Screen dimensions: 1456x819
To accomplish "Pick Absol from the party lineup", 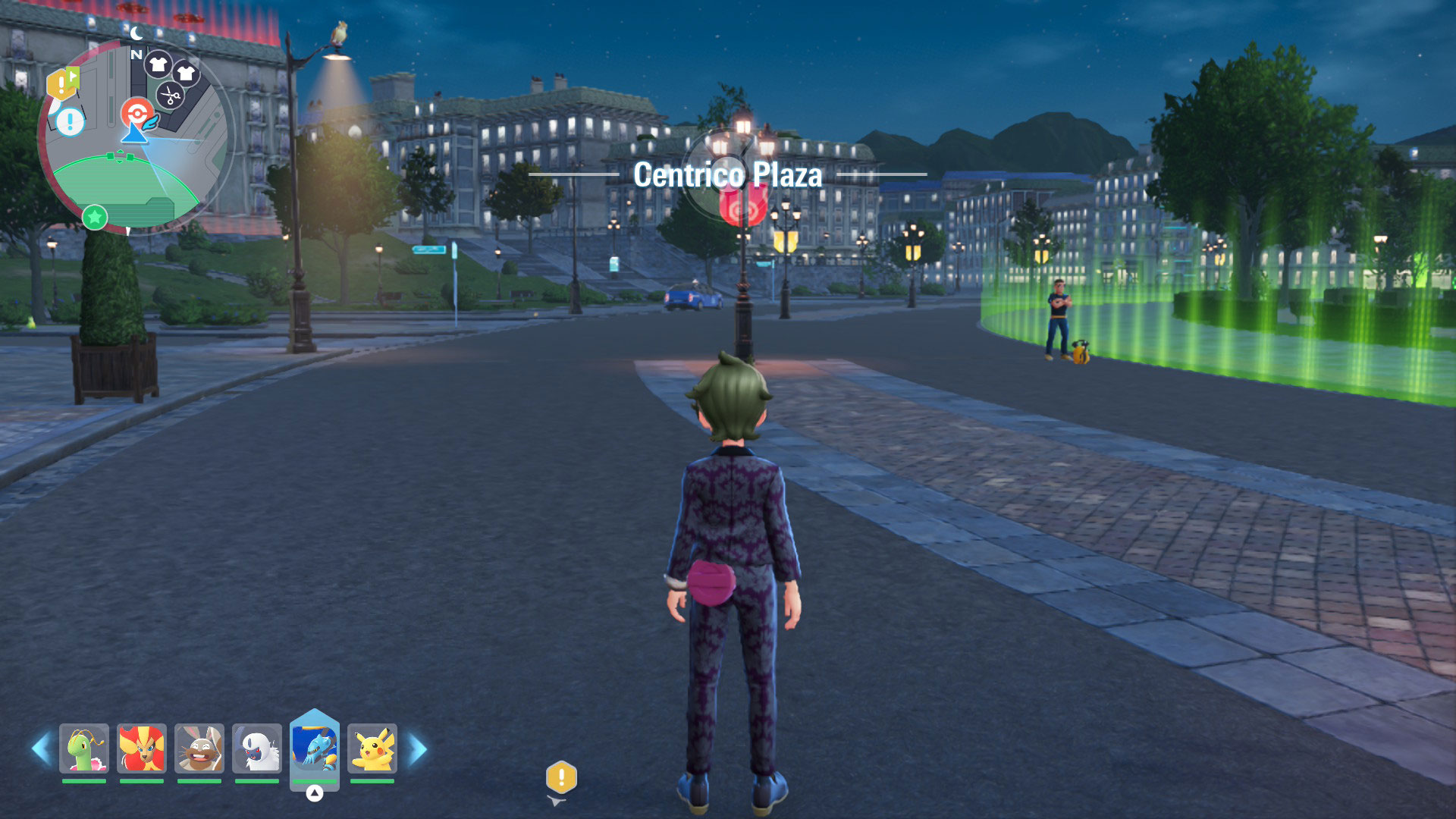I will point(257,748).
